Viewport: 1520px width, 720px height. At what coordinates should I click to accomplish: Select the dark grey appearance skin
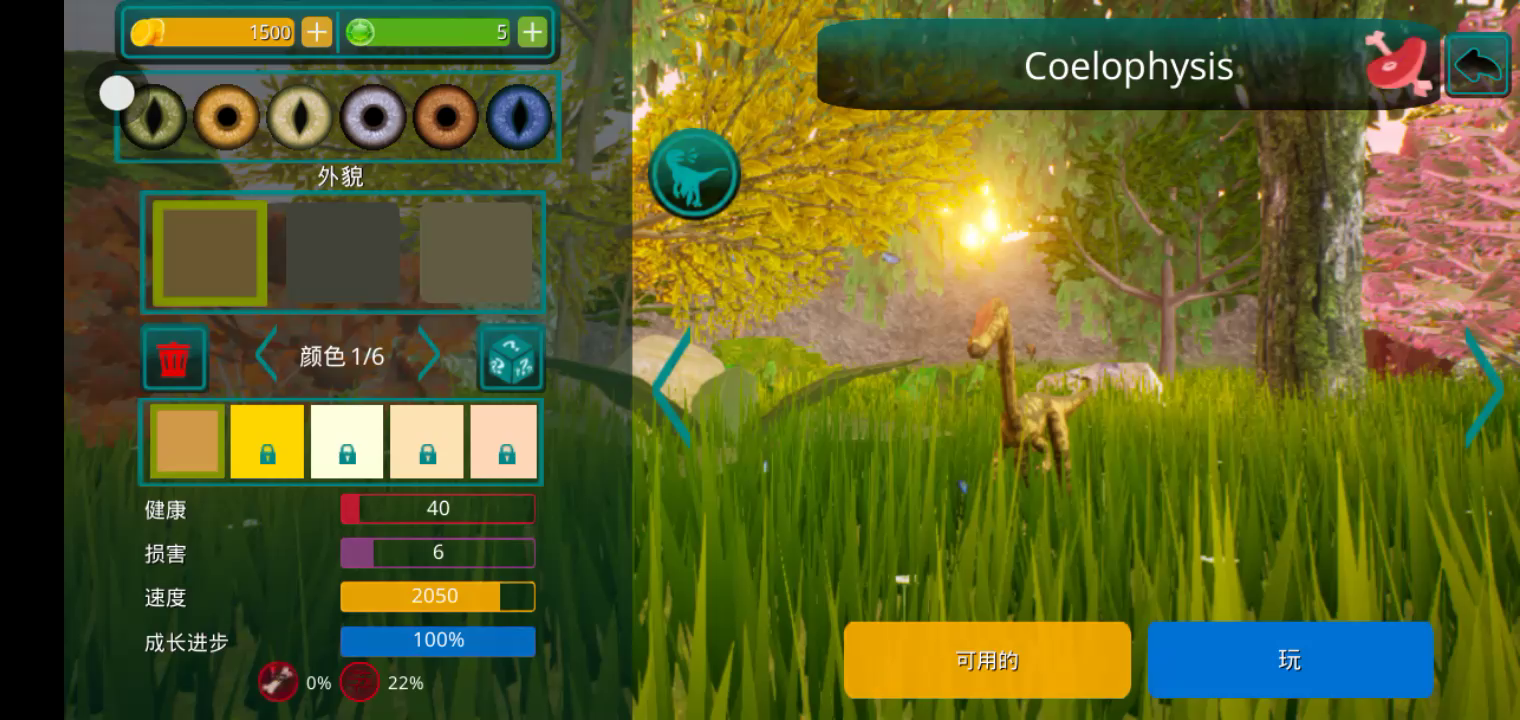tap(343, 253)
